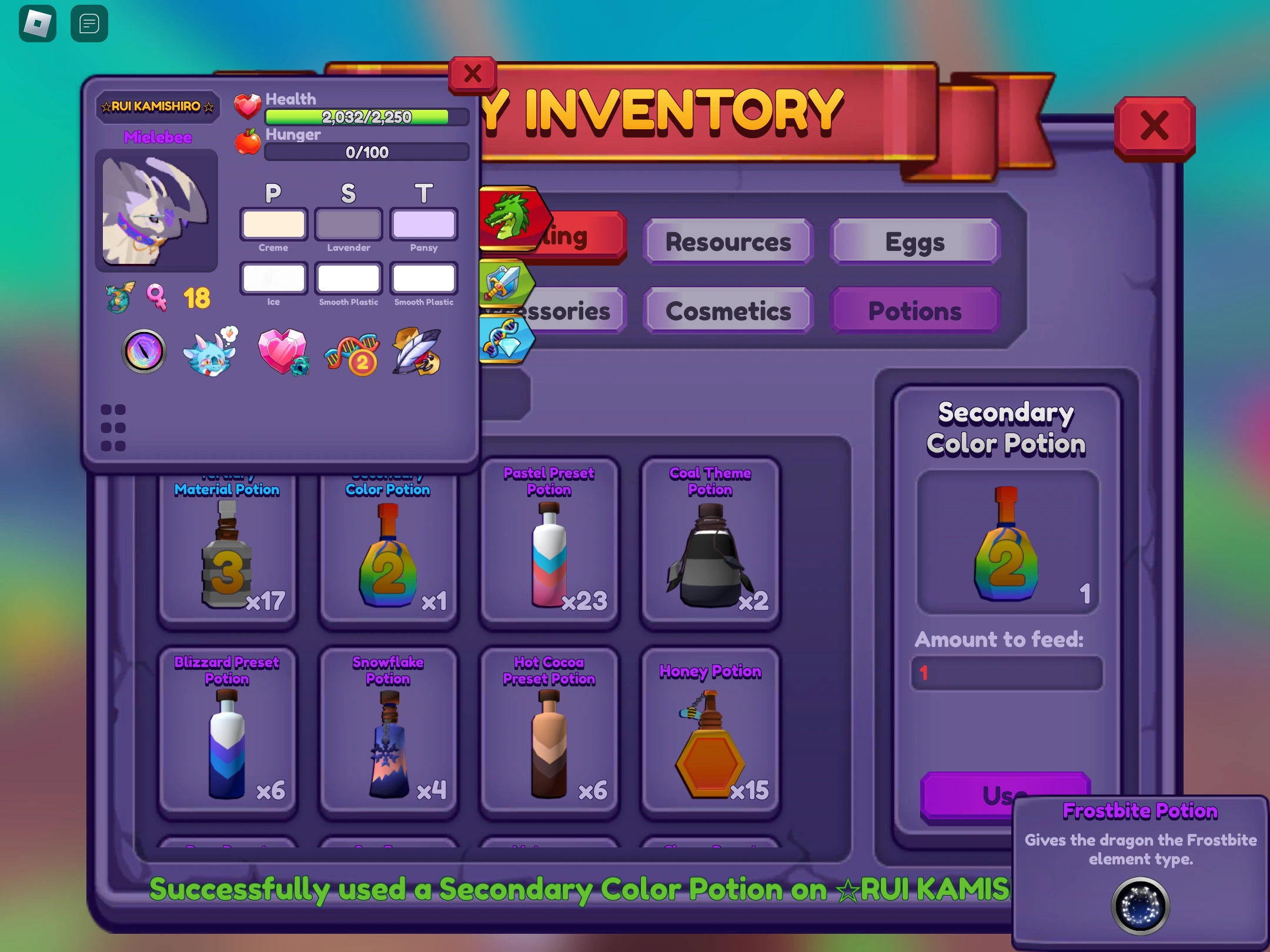Click the feather and hat icon
Viewport: 1270px width, 952px height.
[417, 353]
